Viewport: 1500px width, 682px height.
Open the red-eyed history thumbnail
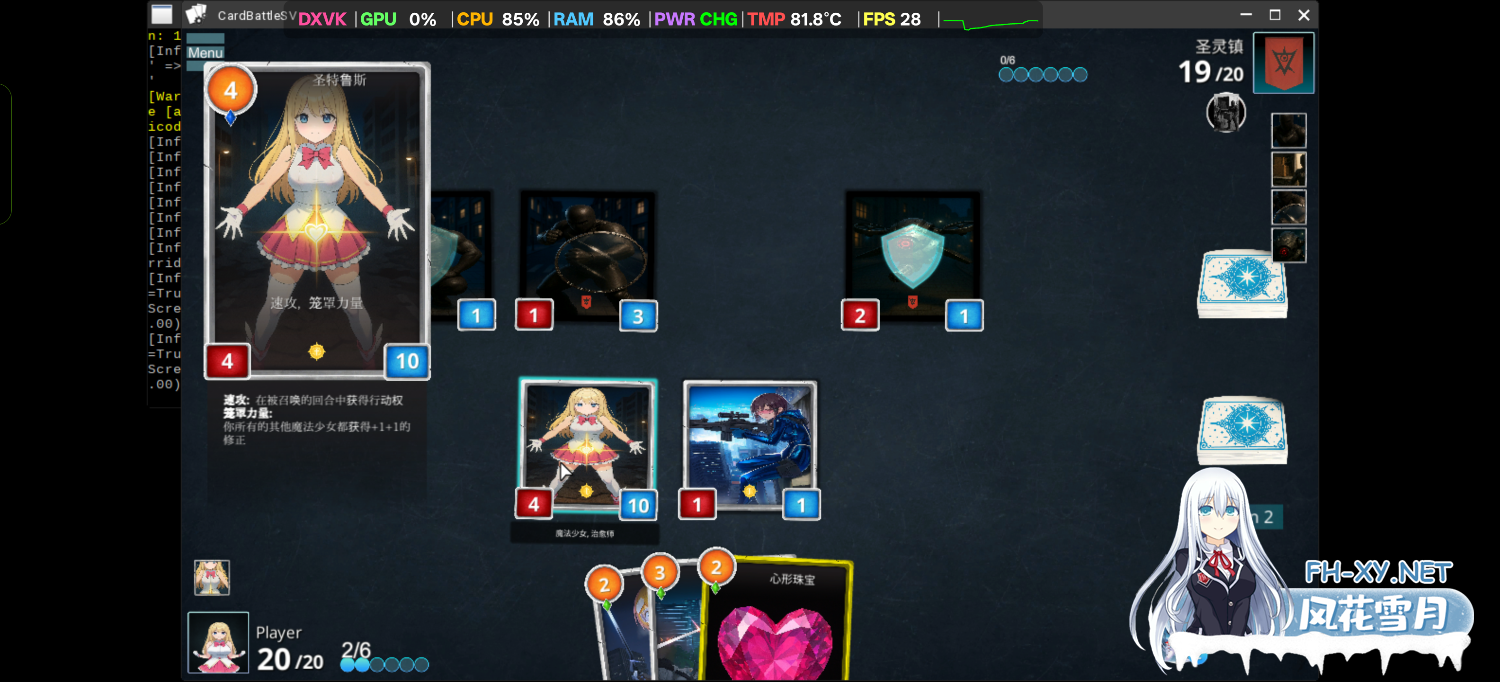tap(1288, 245)
